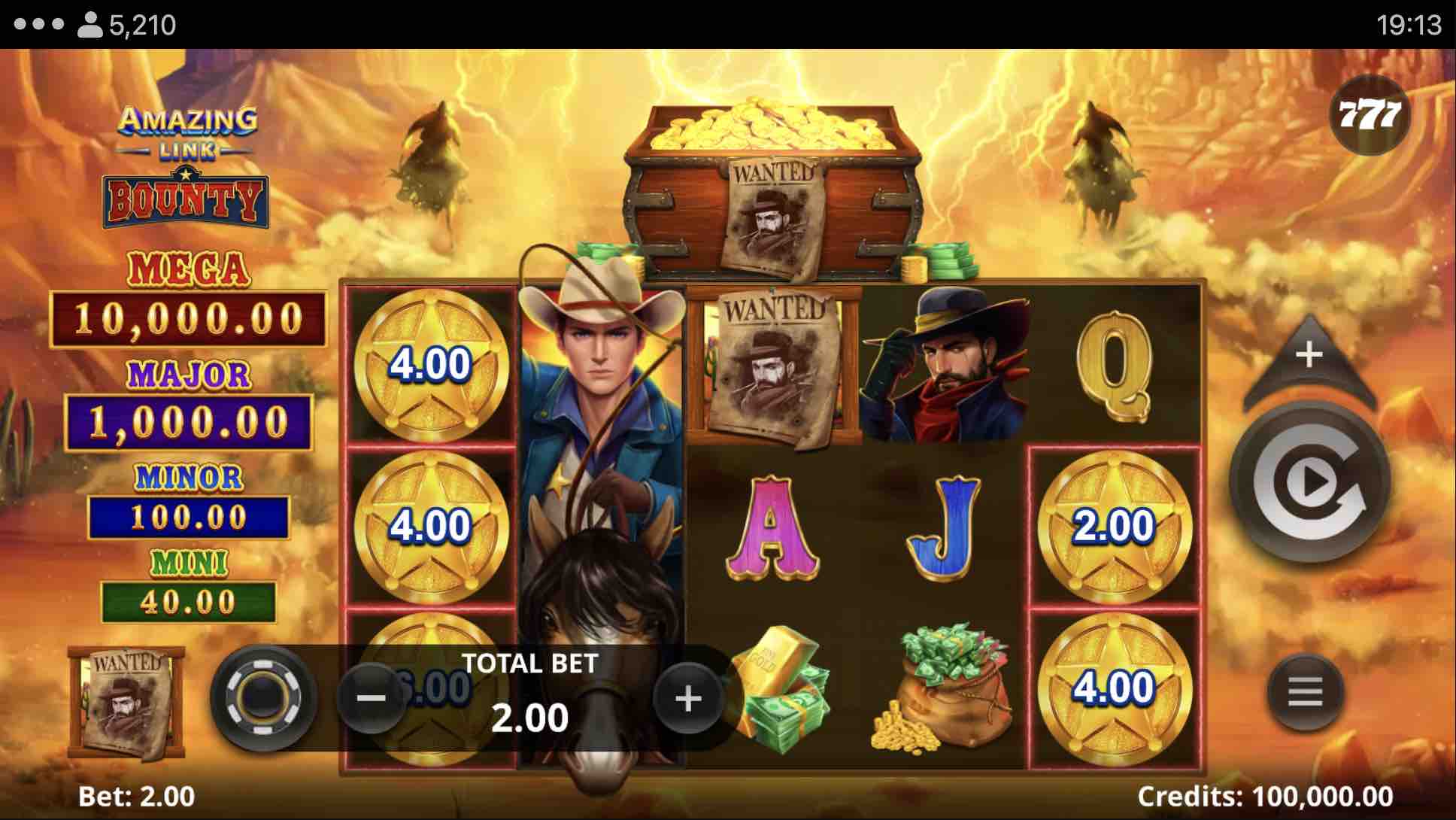Open the poker chip bet selector

point(262,697)
